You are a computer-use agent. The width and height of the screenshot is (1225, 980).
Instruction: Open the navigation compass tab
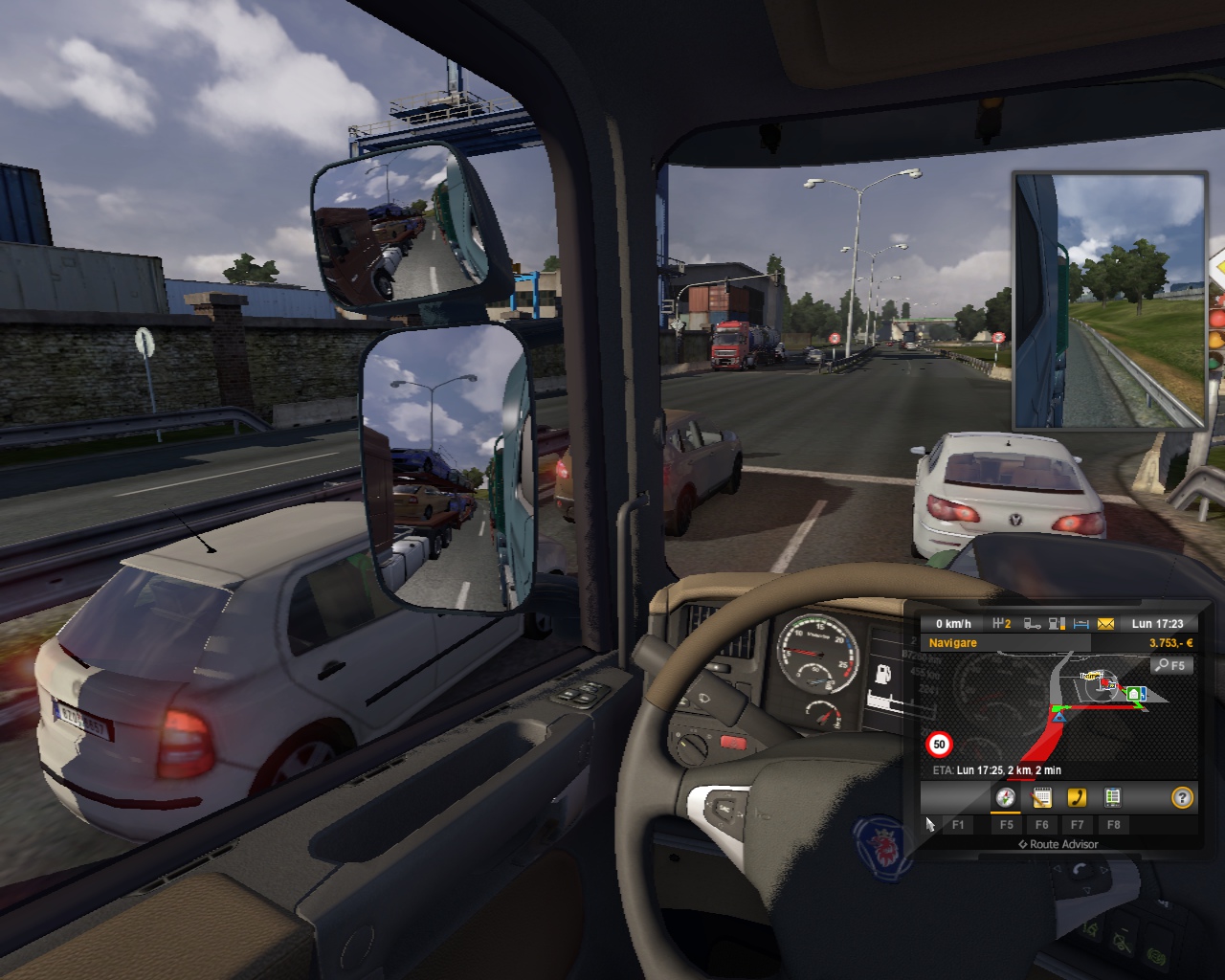coord(1006,797)
